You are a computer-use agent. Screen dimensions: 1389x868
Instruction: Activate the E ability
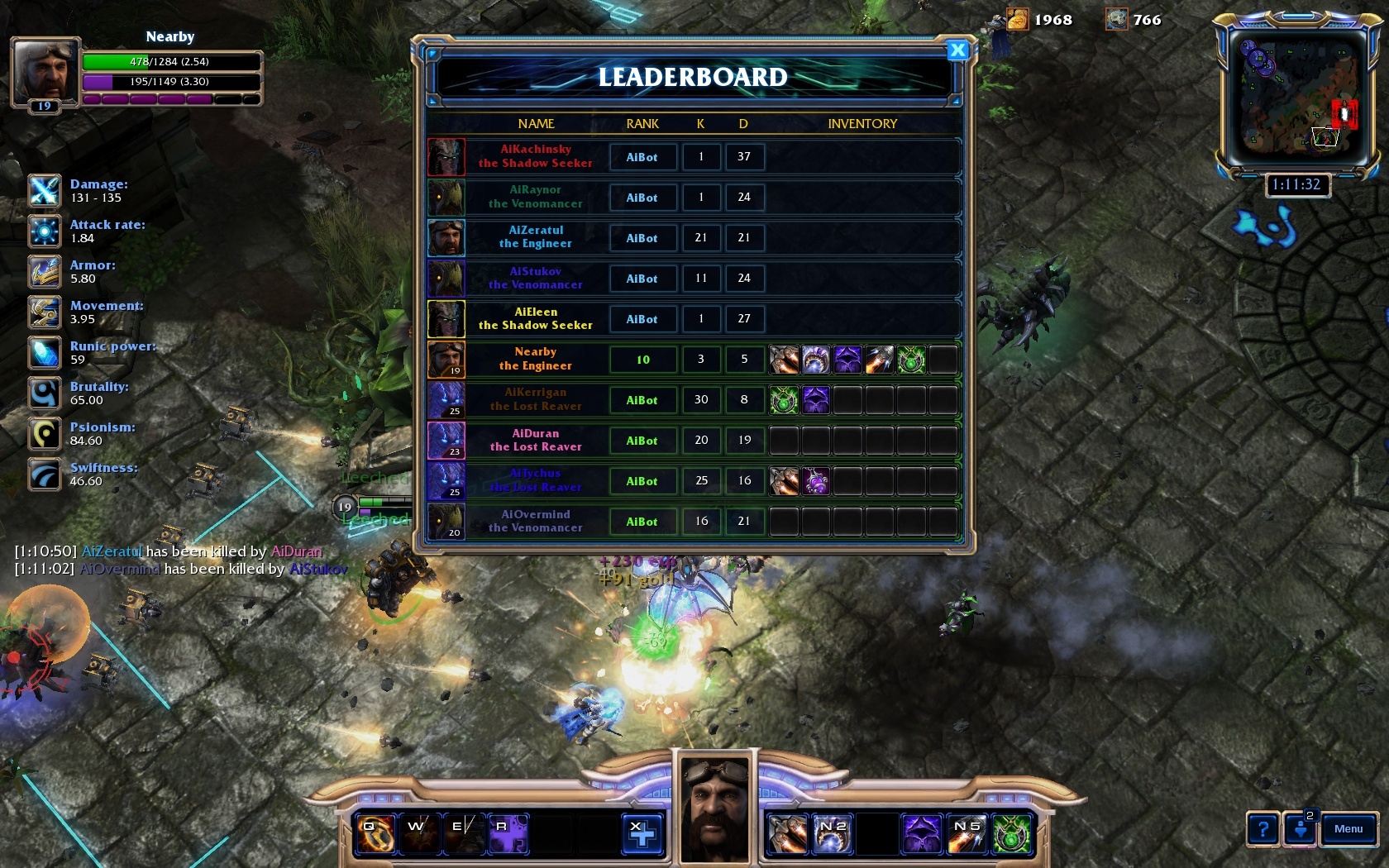[x=463, y=833]
